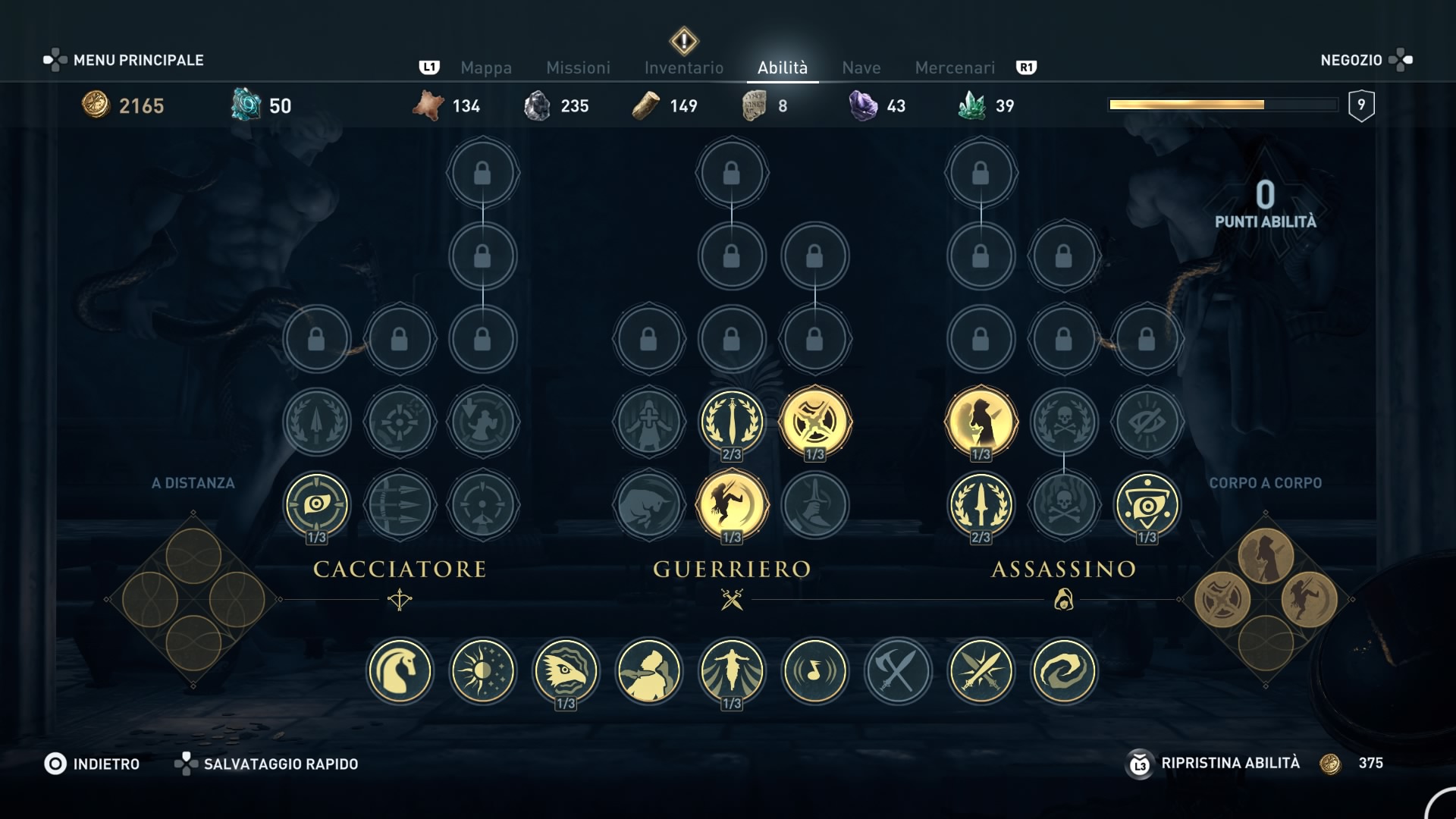The width and height of the screenshot is (1456, 819).
Task: Select the crossed swords ability in bottom row
Action: pyautogui.click(x=981, y=671)
